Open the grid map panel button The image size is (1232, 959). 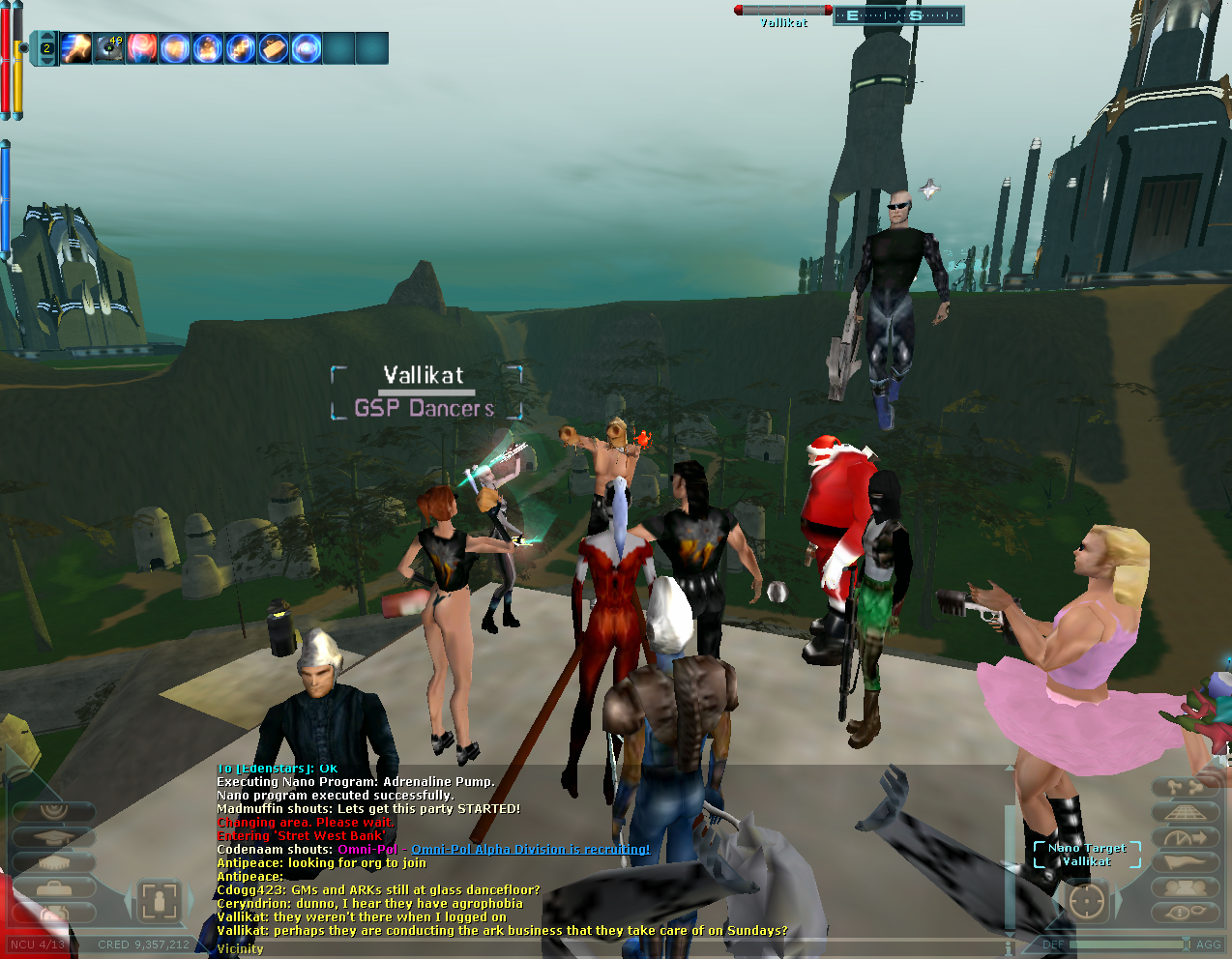coord(1185,812)
